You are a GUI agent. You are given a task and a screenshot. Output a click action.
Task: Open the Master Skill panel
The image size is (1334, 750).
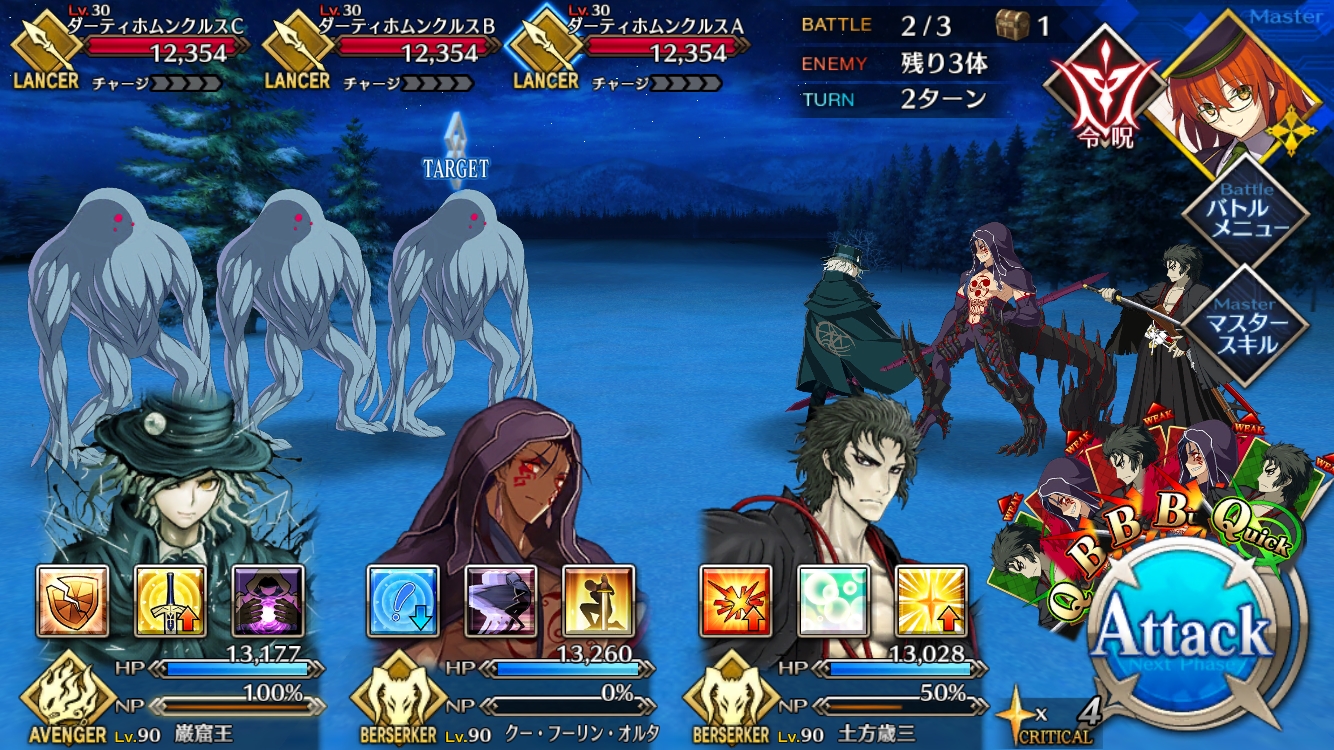point(1245,325)
